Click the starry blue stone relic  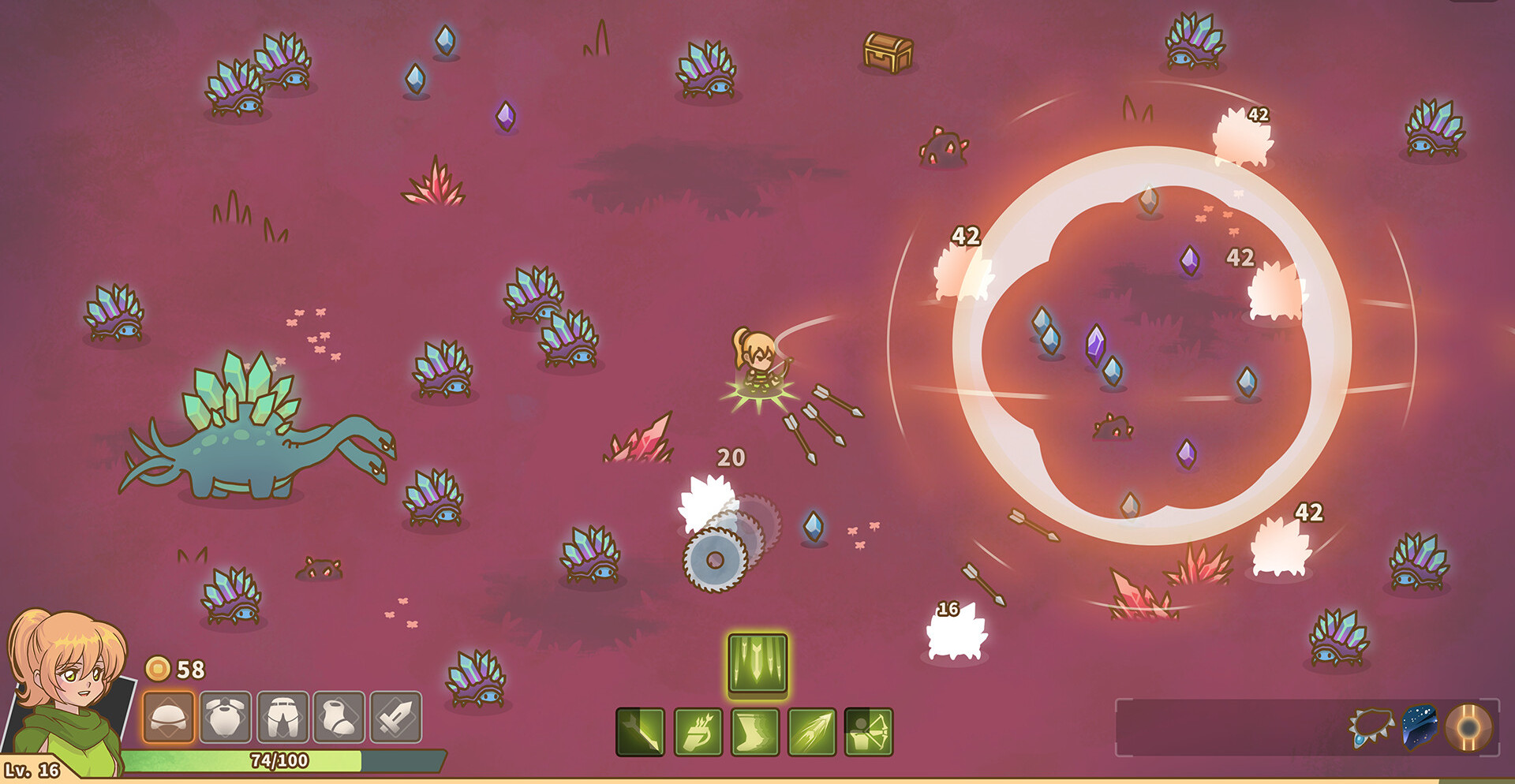click(1420, 726)
